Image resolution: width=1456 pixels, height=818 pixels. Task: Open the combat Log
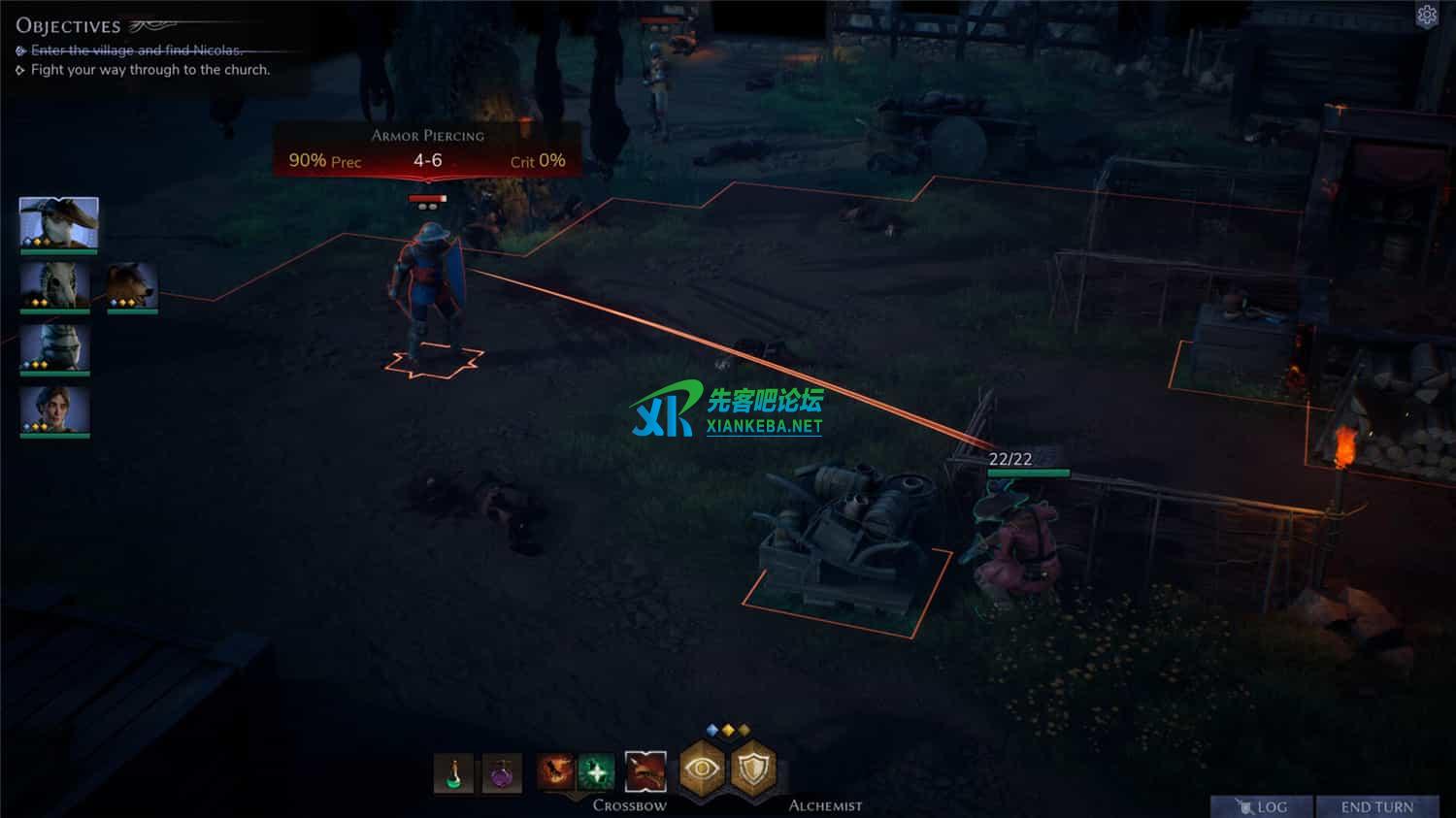click(x=1262, y=806)
